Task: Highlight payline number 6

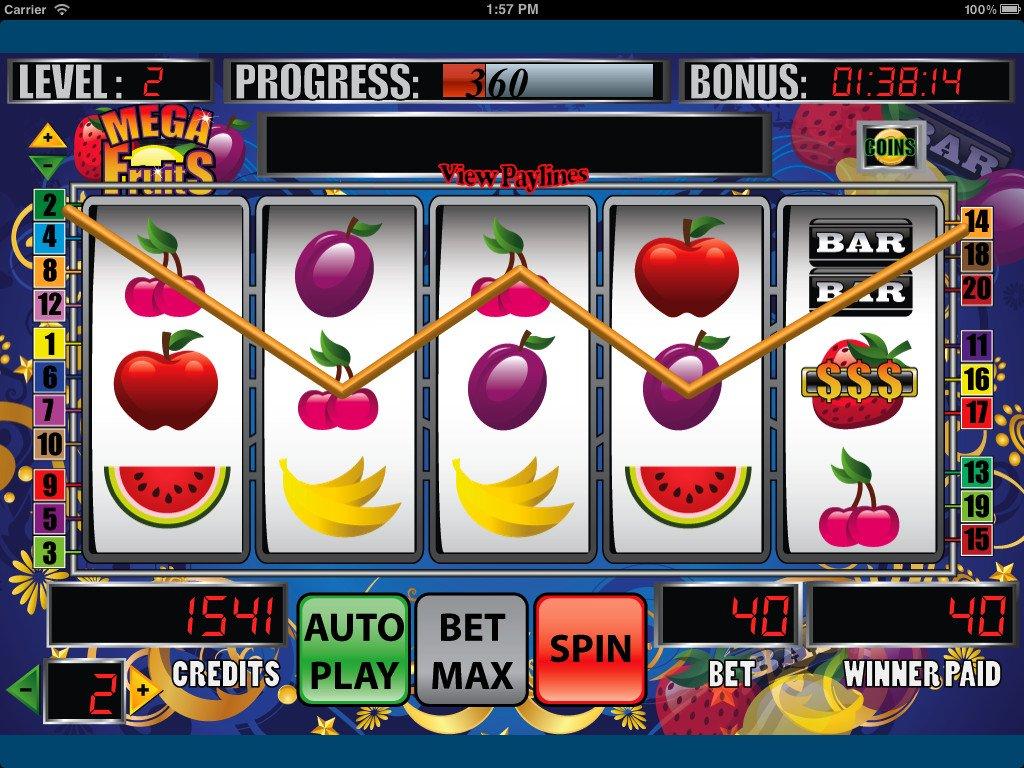Action: [x=48, y=377]
